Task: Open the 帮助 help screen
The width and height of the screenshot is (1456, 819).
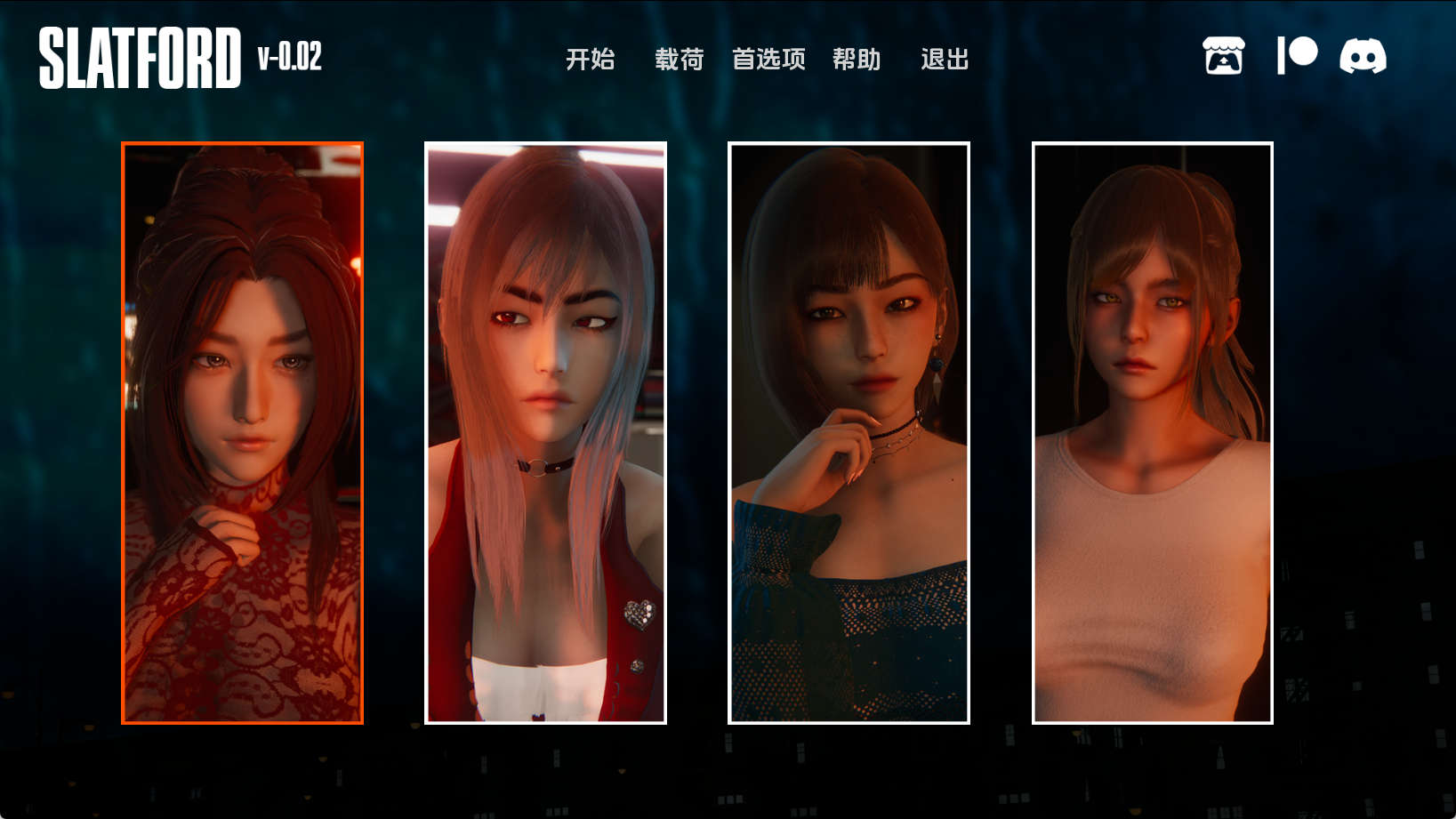Action: pyautogui.click(x=857, y=60)
